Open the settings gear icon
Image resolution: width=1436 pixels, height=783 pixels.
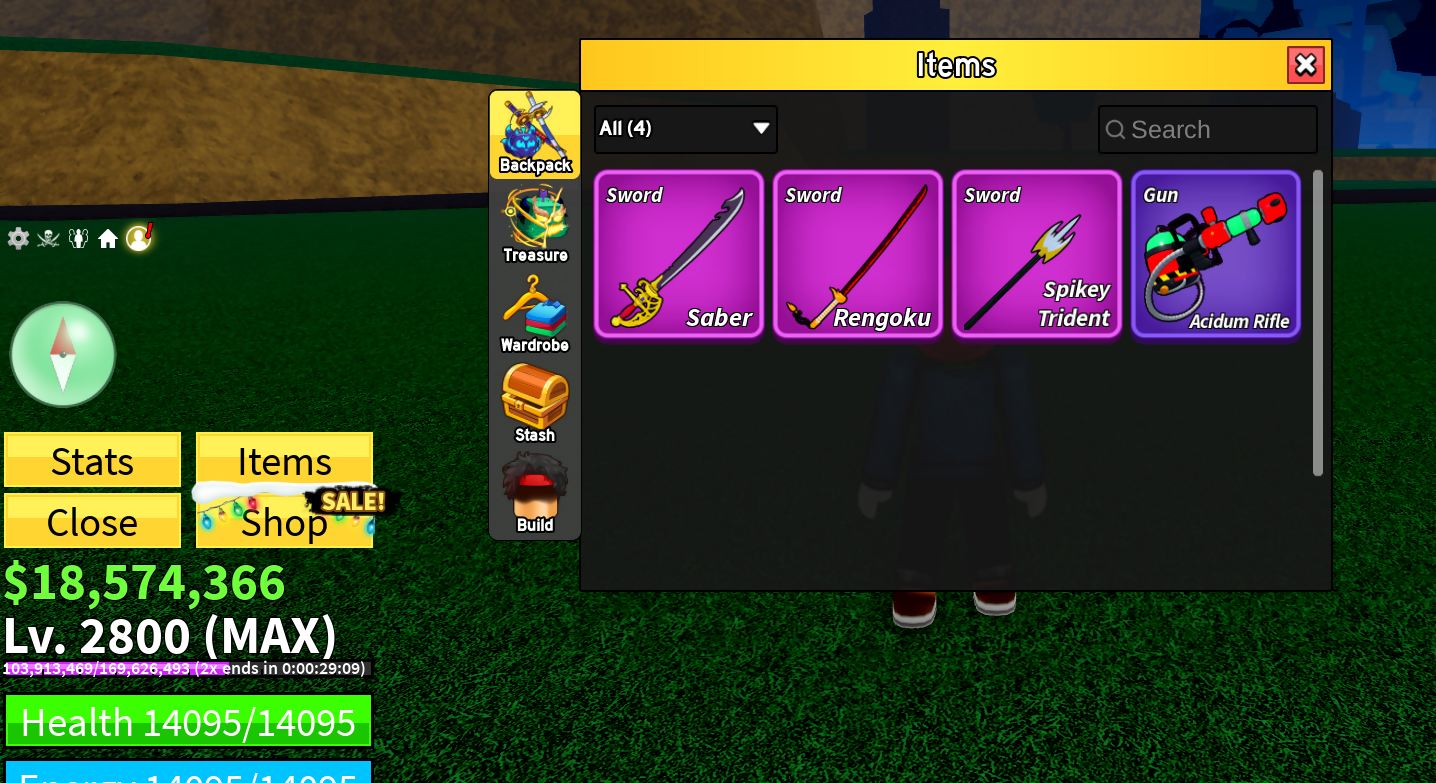tap(17, 239)
